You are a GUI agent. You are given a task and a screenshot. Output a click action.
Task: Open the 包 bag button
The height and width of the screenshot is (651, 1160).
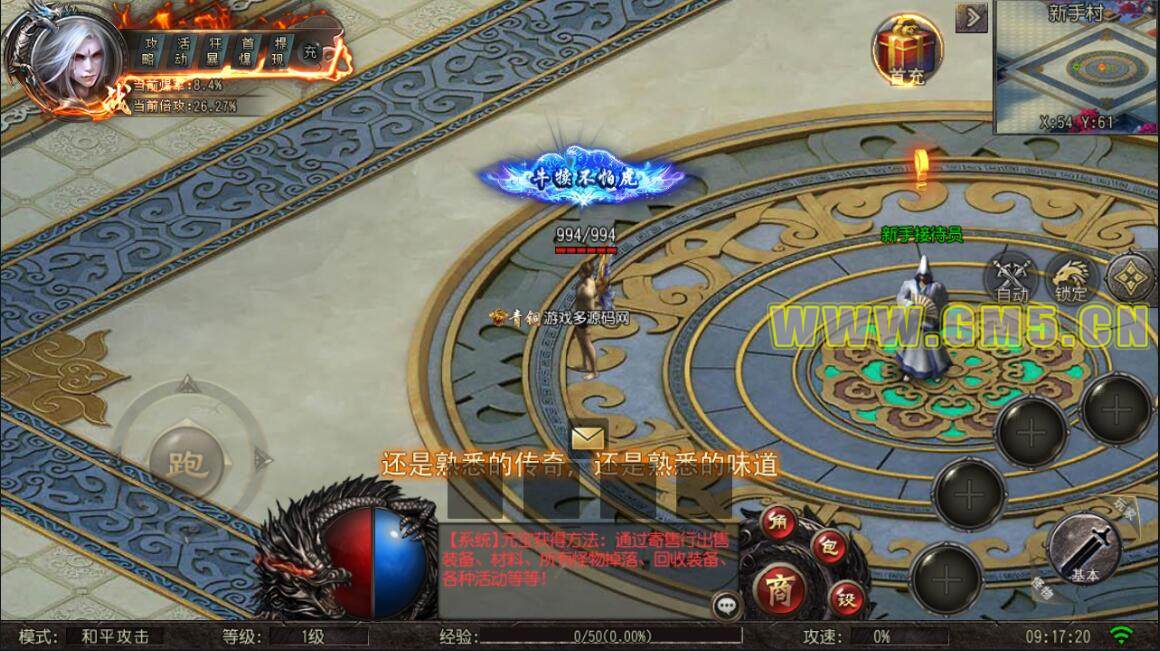tap(828, 547)
